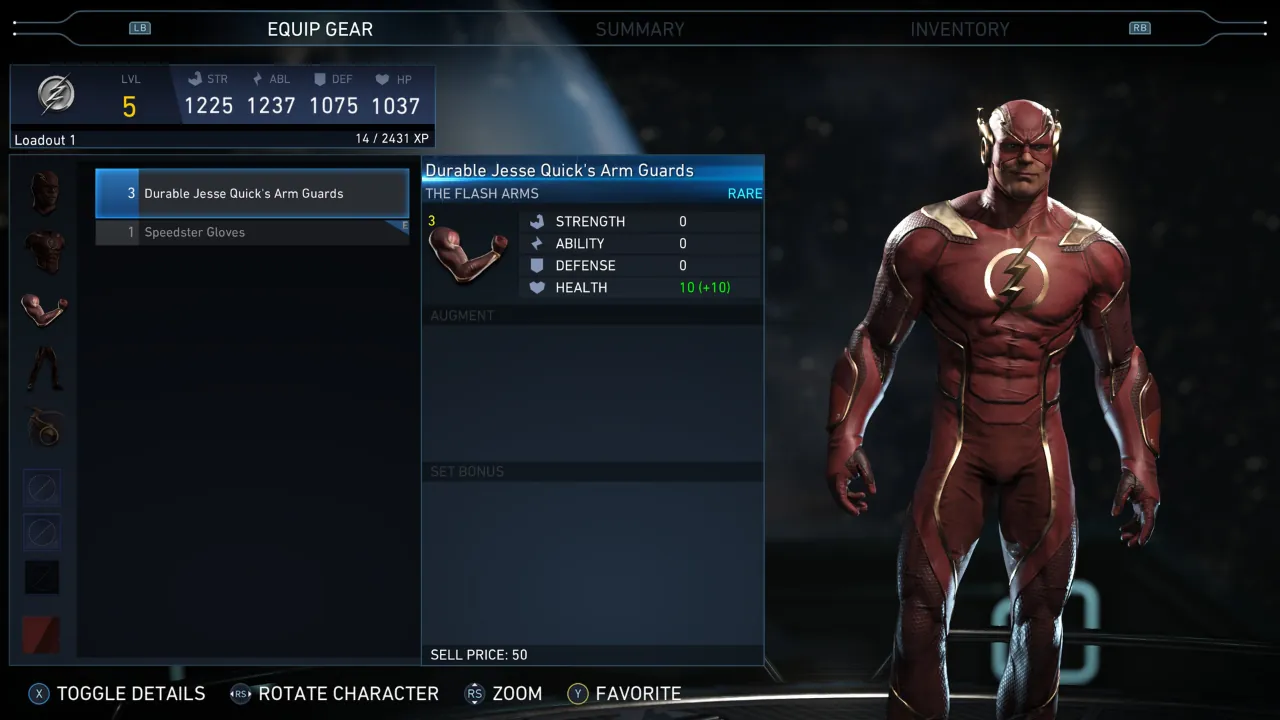Image resolution: width=1280 pixels, height=720 pixels.
Task: Click the dark shader slot in the sidebar
Action: [x=42, y=577]
